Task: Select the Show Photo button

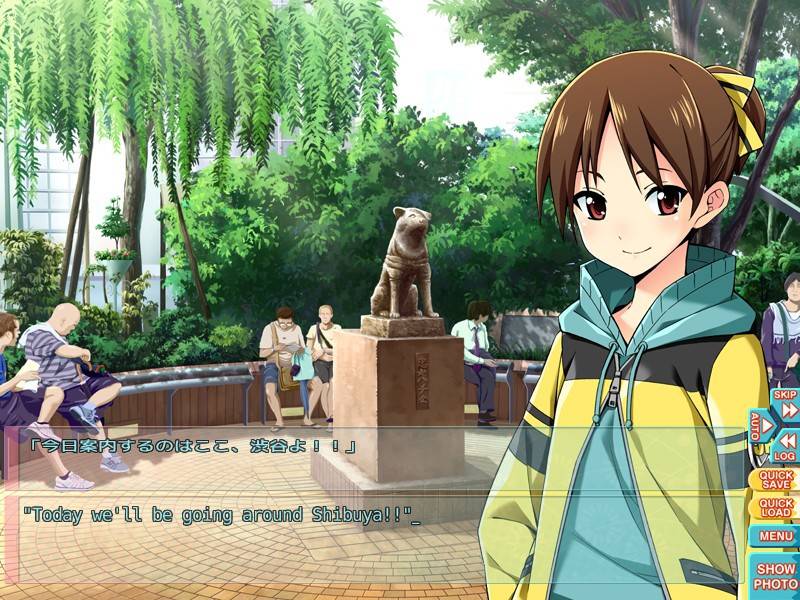Action: pyautogui.click(x=776, y=575)
